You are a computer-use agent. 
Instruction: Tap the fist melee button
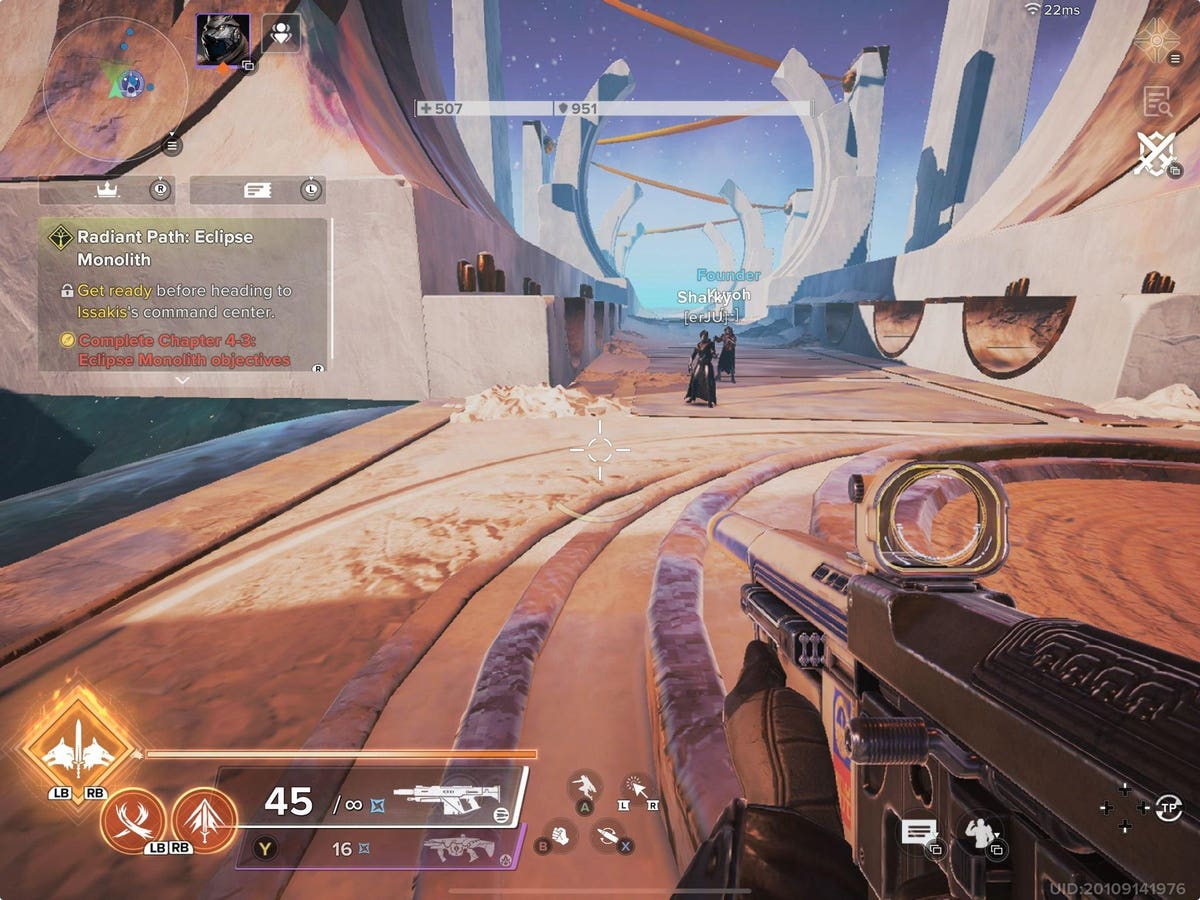[561, 834]
